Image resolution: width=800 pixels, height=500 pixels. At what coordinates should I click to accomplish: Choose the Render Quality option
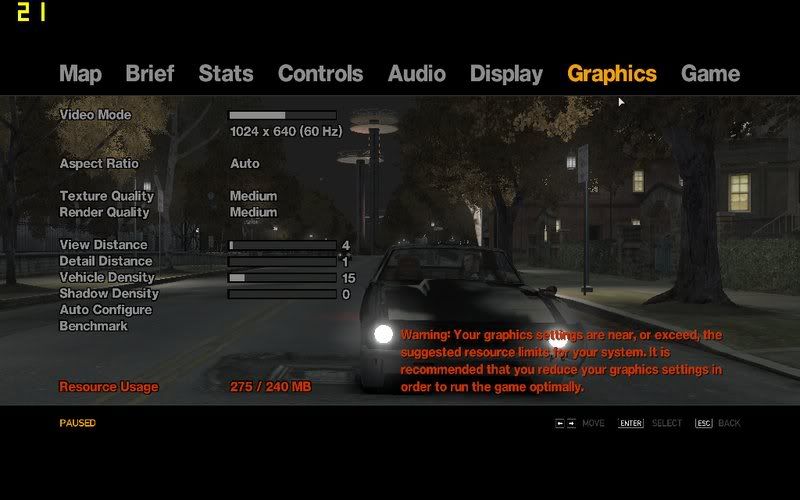253,212
